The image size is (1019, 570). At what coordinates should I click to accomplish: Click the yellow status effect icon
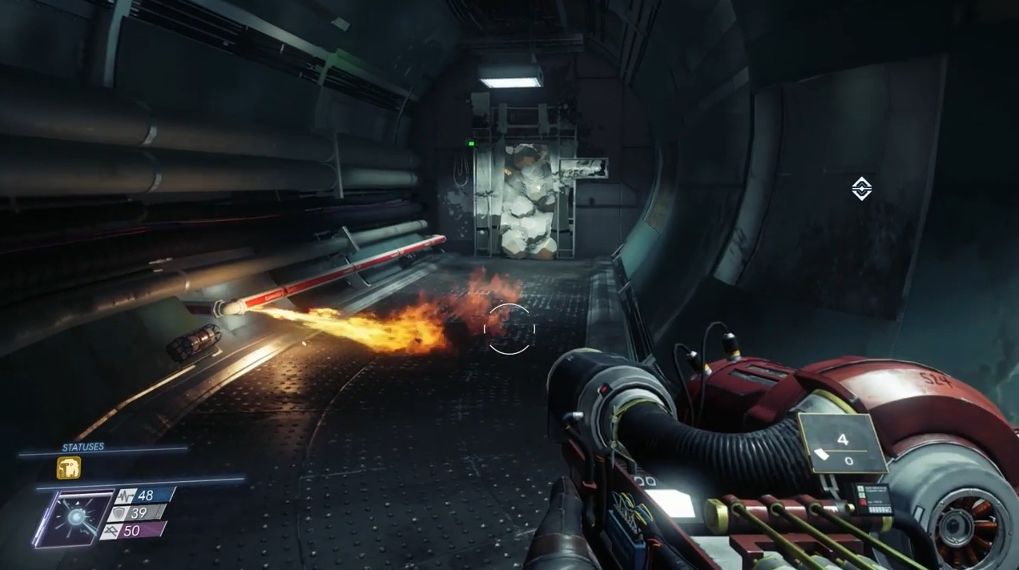pyautogui.click(x=68, y=469)
